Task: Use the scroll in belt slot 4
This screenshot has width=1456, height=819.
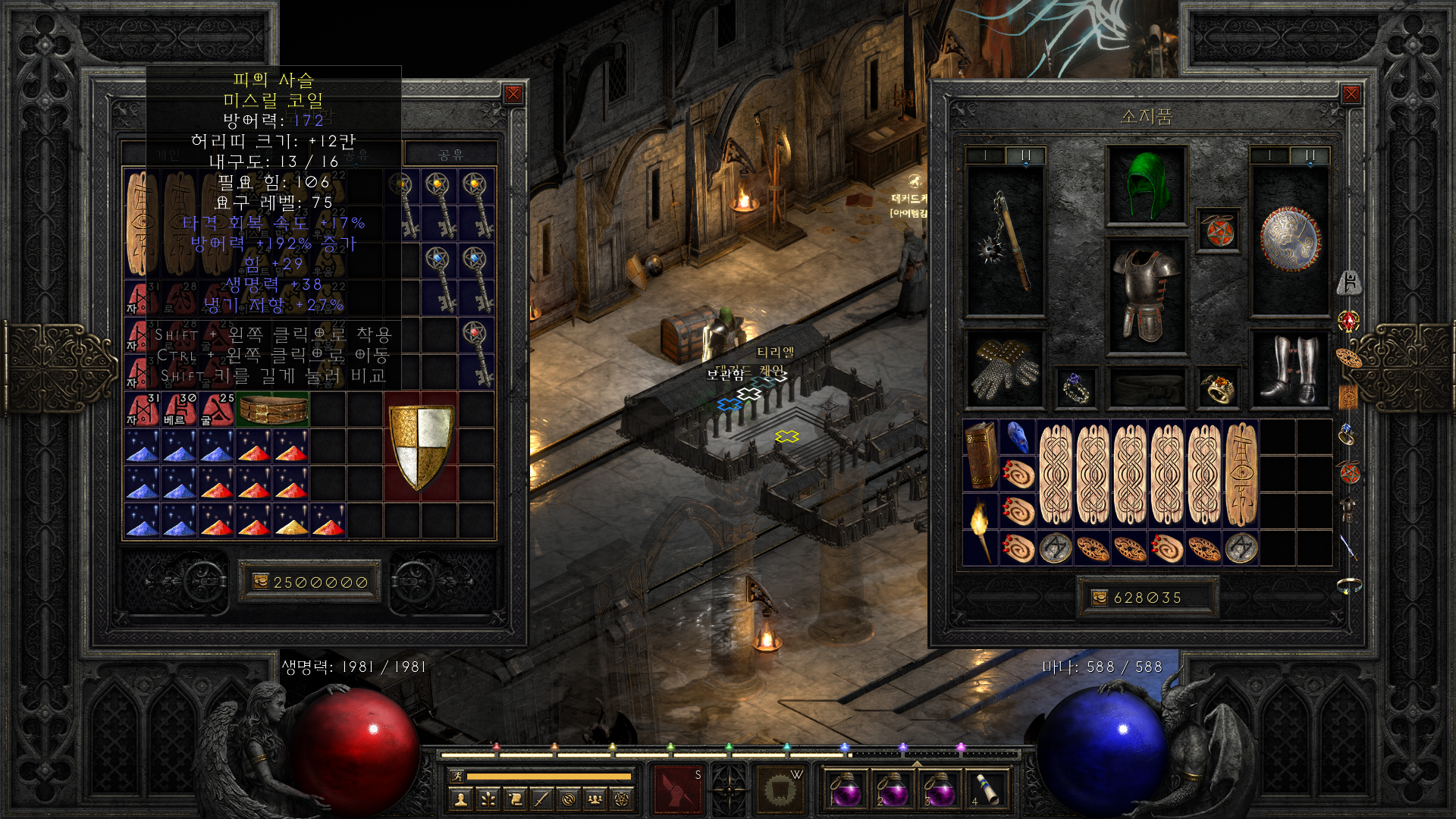Action: 987,789
